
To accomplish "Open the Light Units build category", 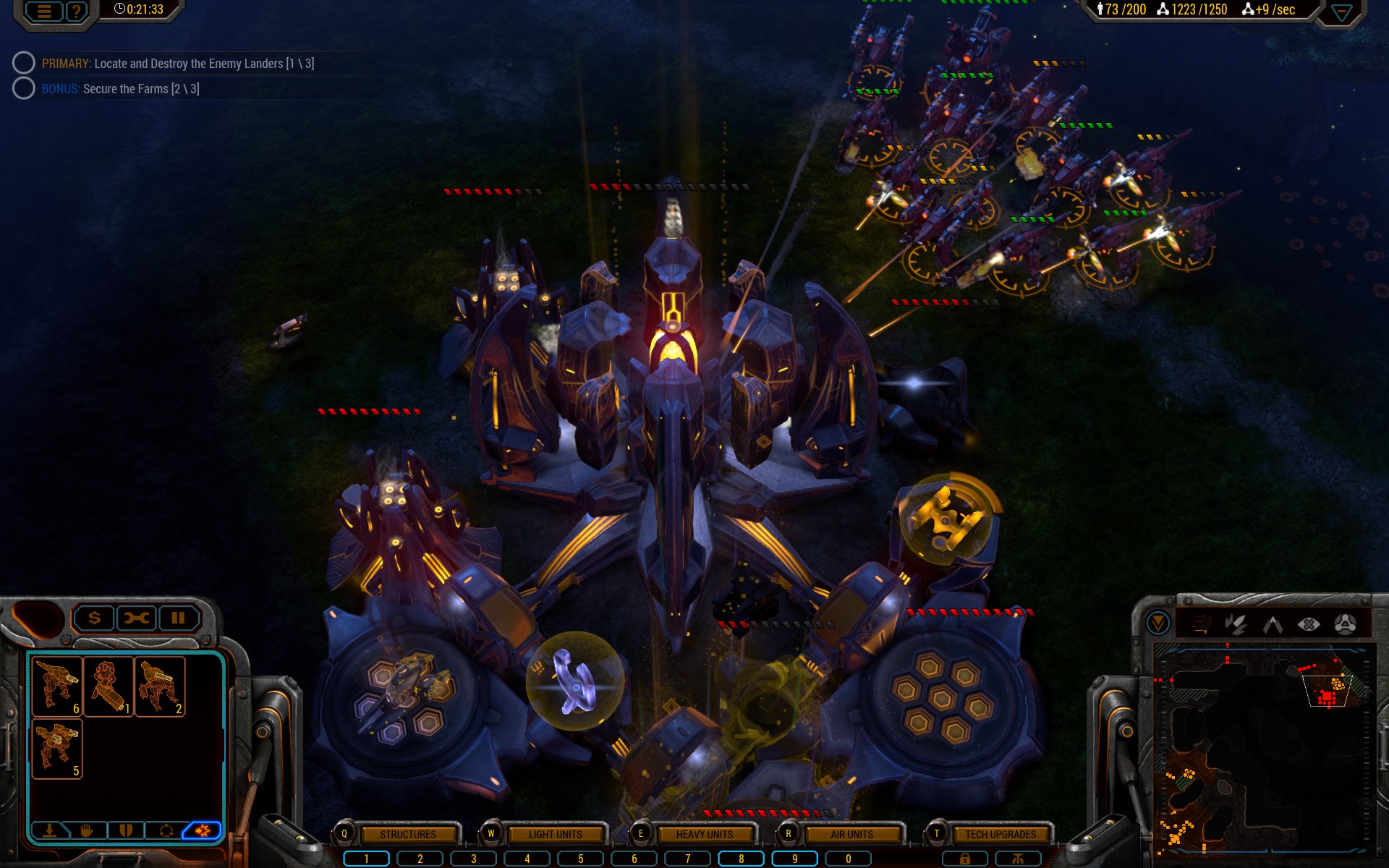I will (x=555, y=834).
